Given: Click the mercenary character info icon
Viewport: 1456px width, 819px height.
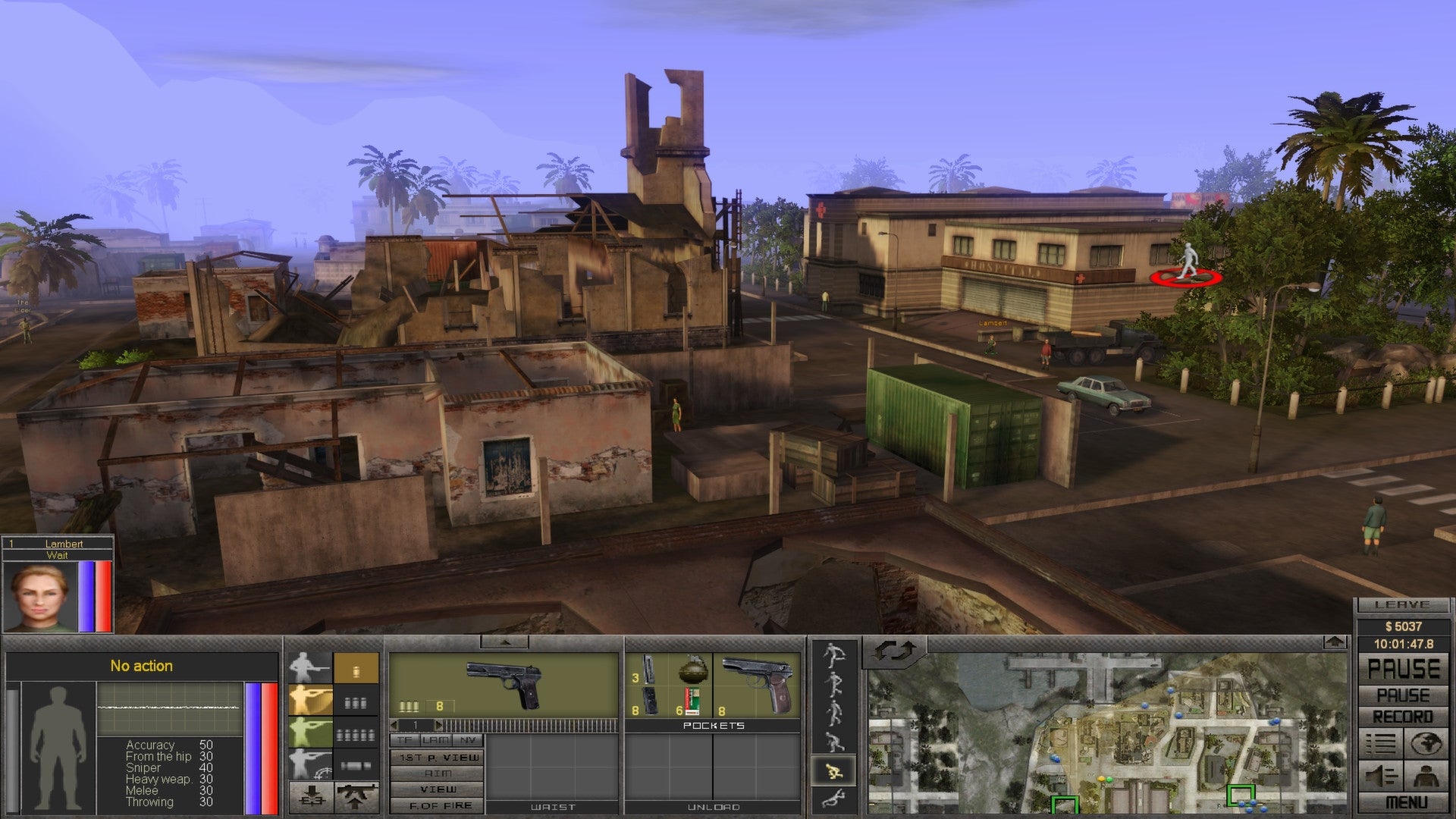Looking at the screenshot, I should pos(1424,775).
